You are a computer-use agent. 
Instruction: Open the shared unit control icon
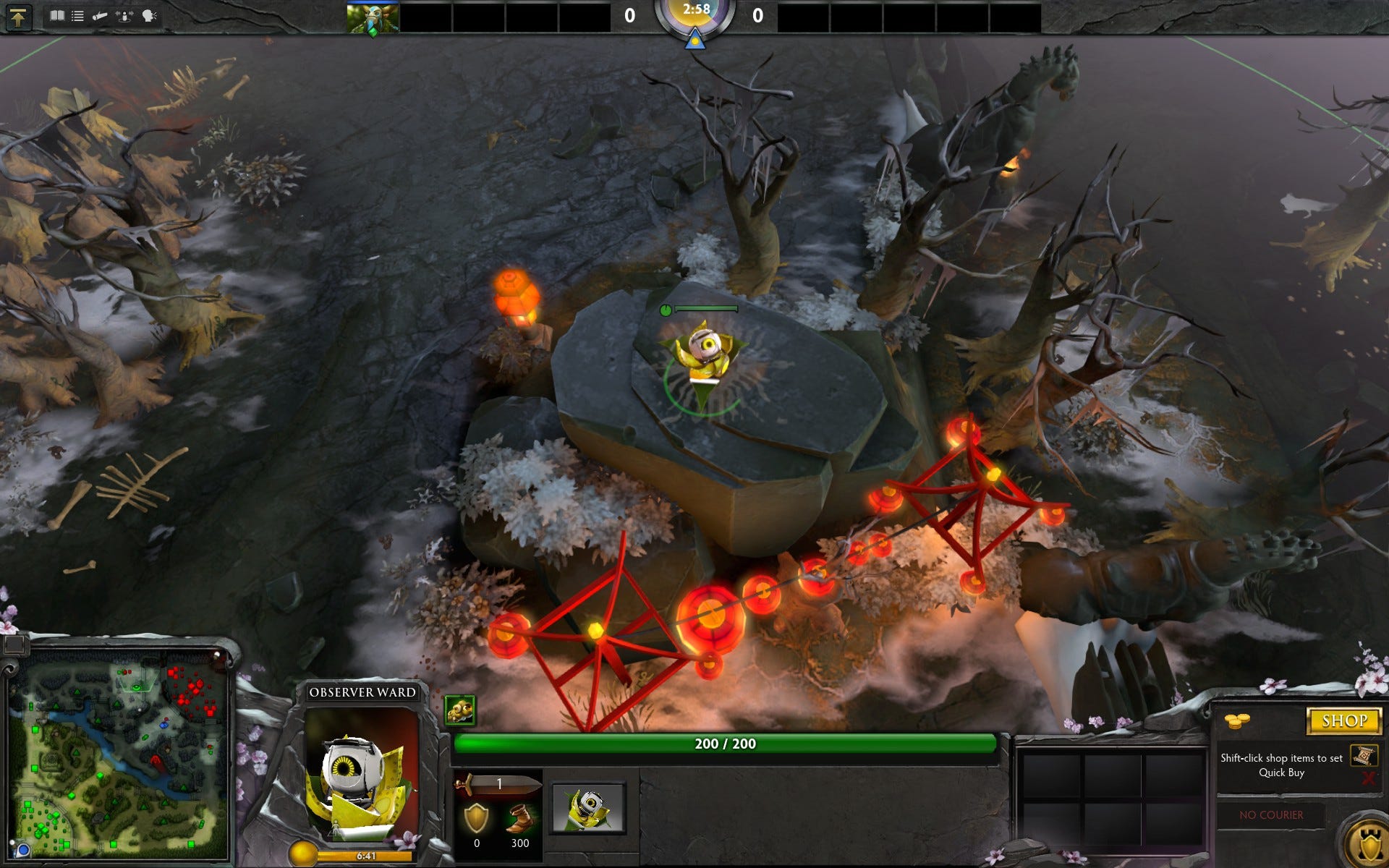[124, 16]
